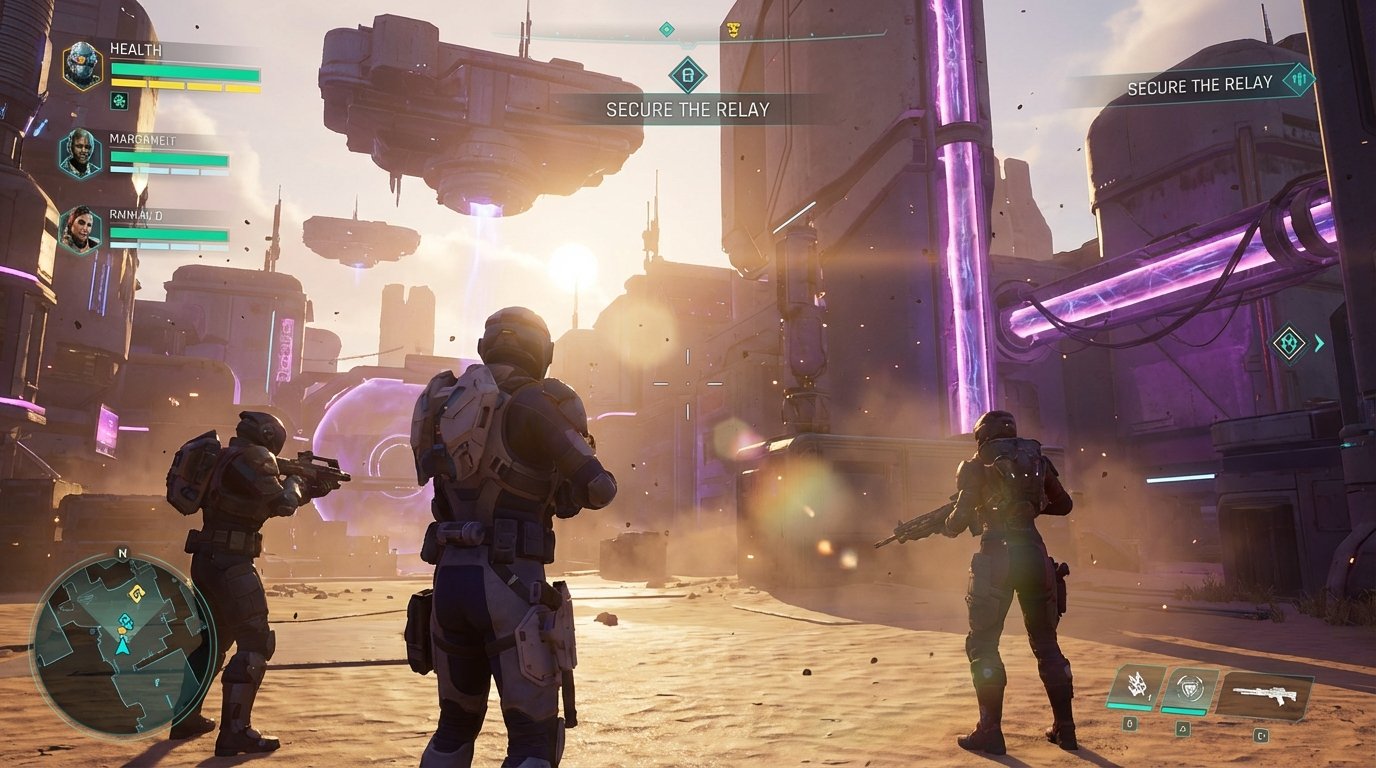Select the player arrow on the minimap
The image size is (1376, 768).
coord(123,647)
